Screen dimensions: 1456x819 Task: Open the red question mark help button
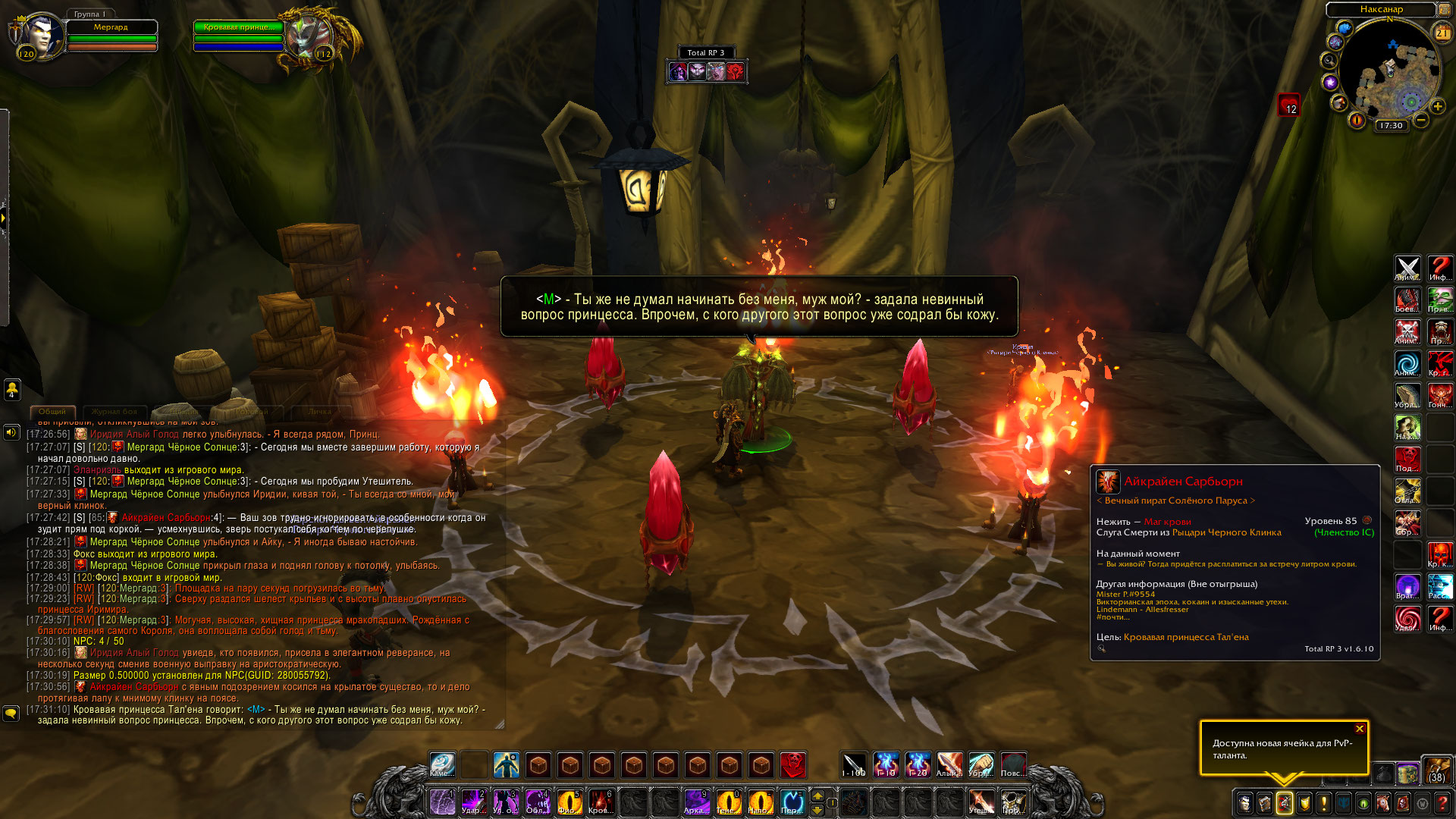(x=1442, y=803)
